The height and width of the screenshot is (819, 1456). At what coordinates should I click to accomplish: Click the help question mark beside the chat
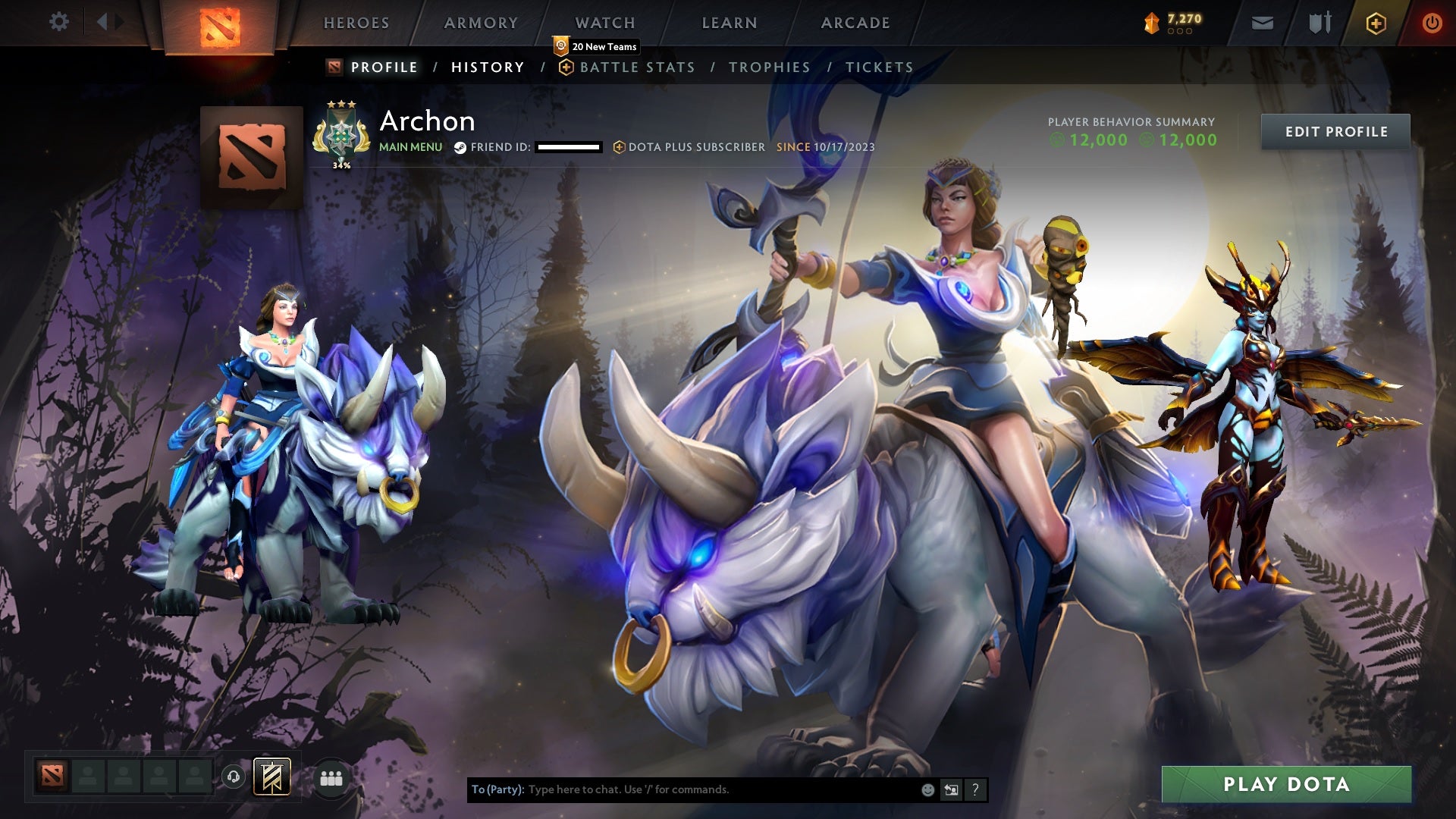(975, 789)
